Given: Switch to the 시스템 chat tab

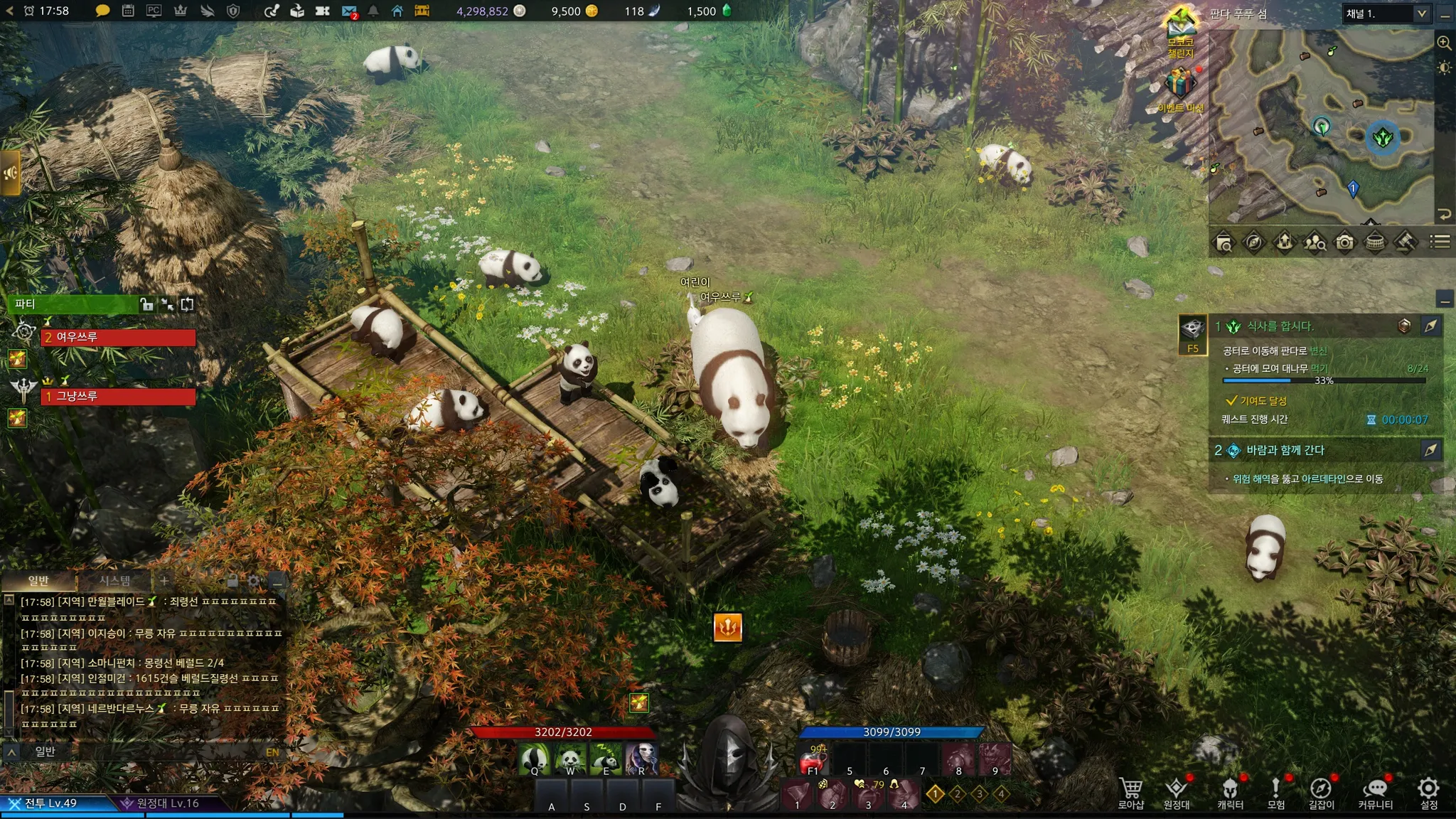Looking at the screenshot, I should click(114, 581).
